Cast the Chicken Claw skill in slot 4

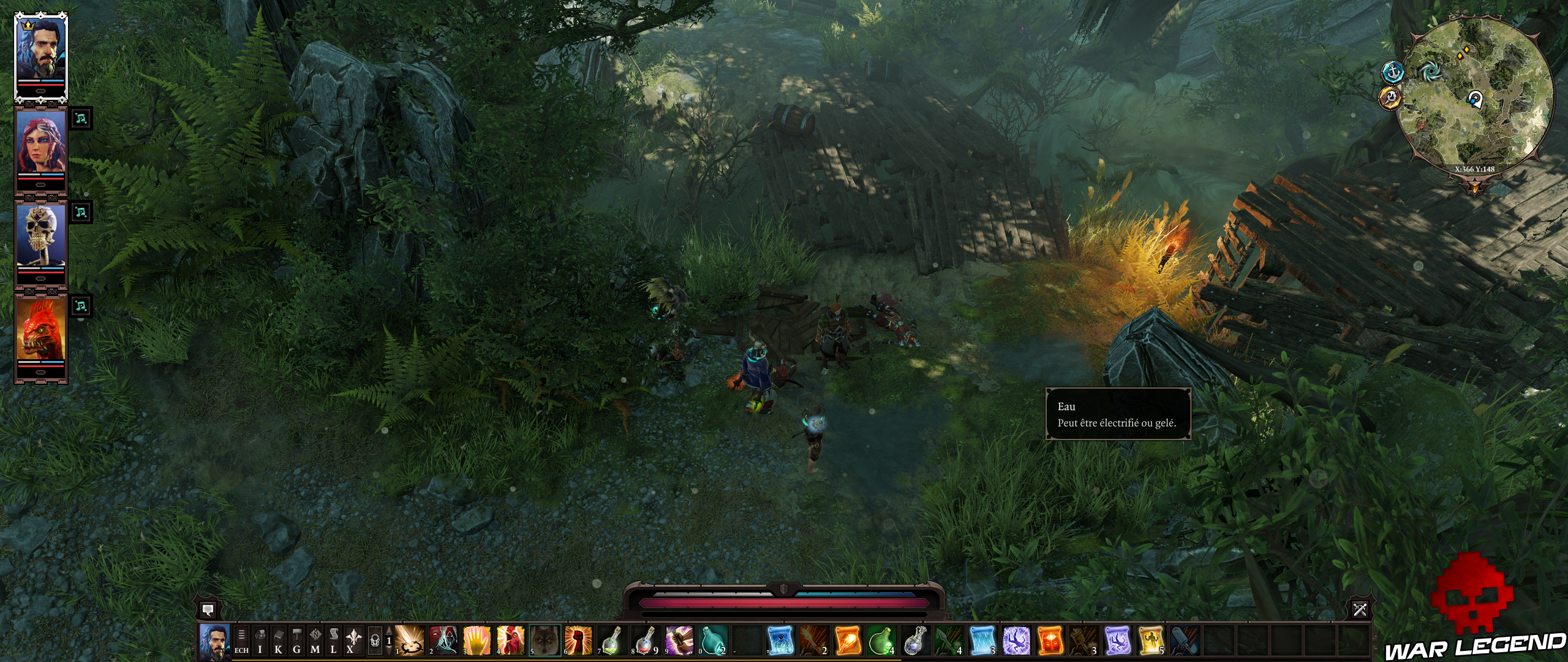pyautogui.click(x=510, y=644)
